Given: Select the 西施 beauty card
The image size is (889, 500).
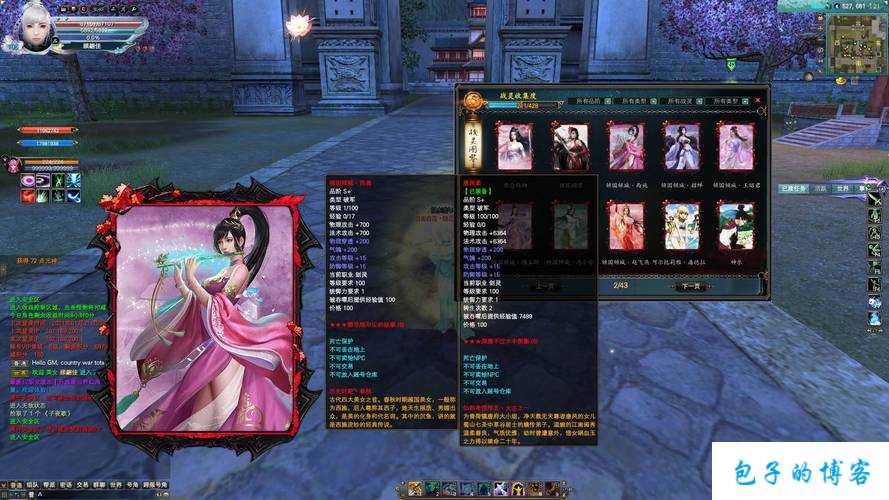Looking at the screenshot, I should (x=627, y=147).
